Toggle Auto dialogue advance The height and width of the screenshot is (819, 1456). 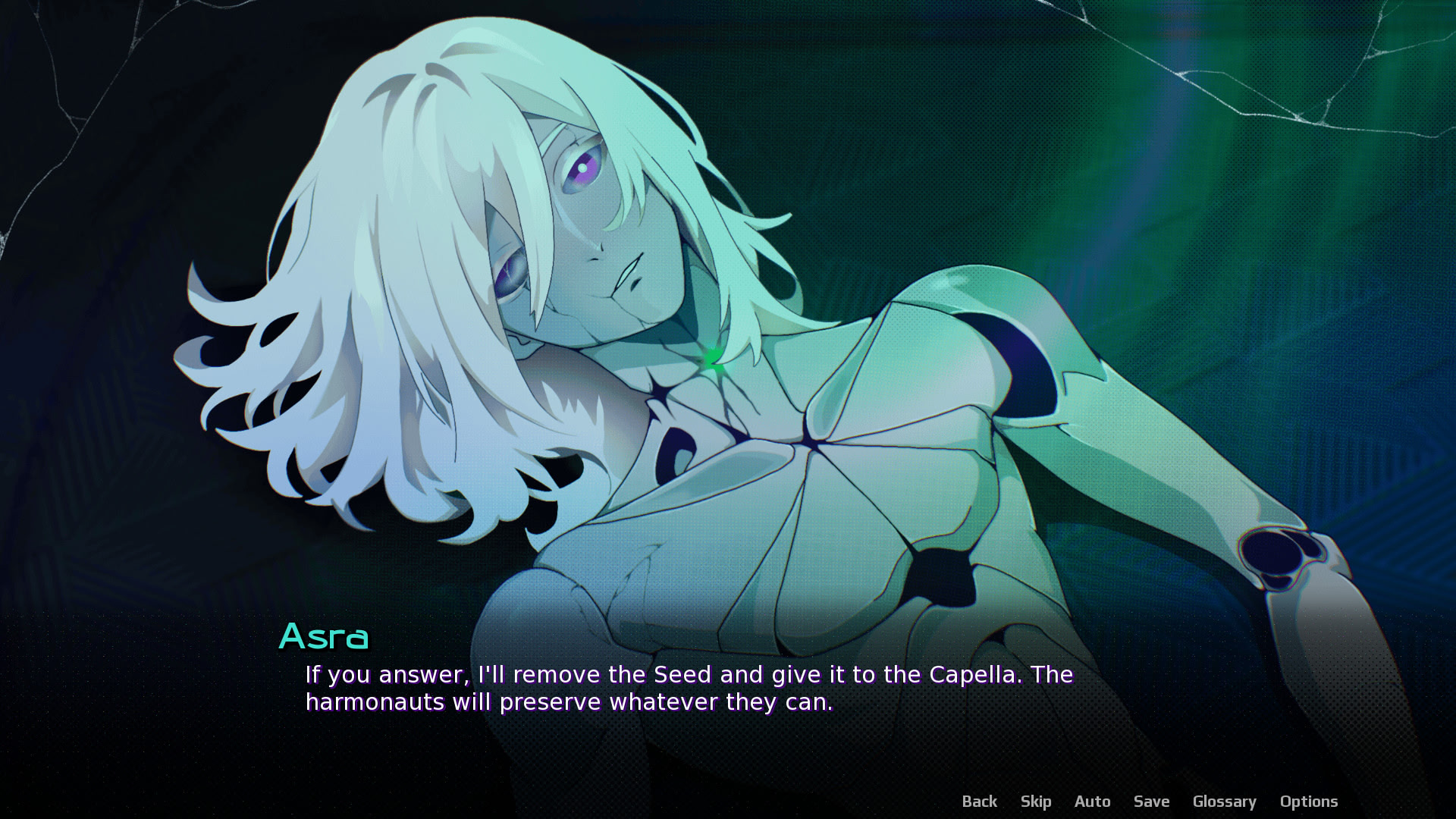point(1092,802)
